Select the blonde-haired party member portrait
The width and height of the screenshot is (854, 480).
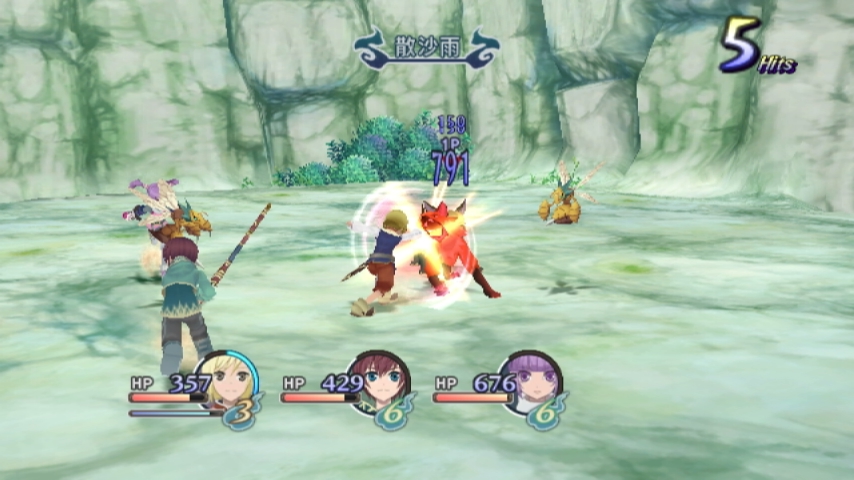click(229, 379)
